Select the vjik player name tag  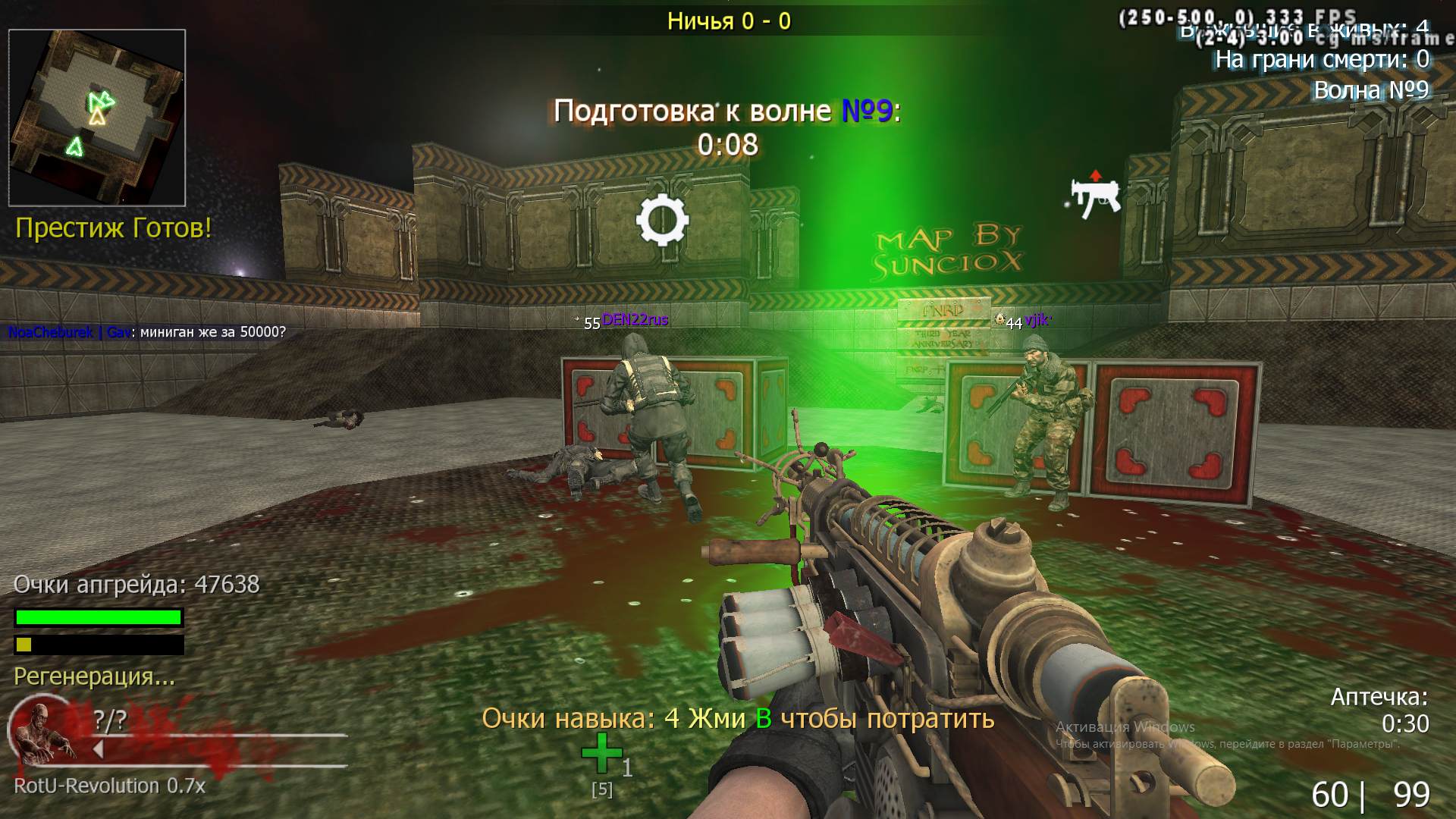pyautogui.click(x=1035, y=321)
